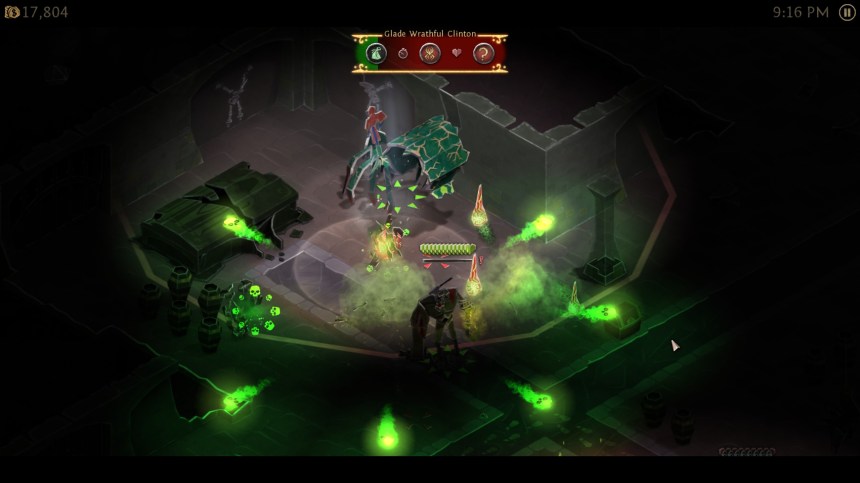Pause the game with the pause button
The width and height of the screenshot is (860, 483).
click(845, 12)
